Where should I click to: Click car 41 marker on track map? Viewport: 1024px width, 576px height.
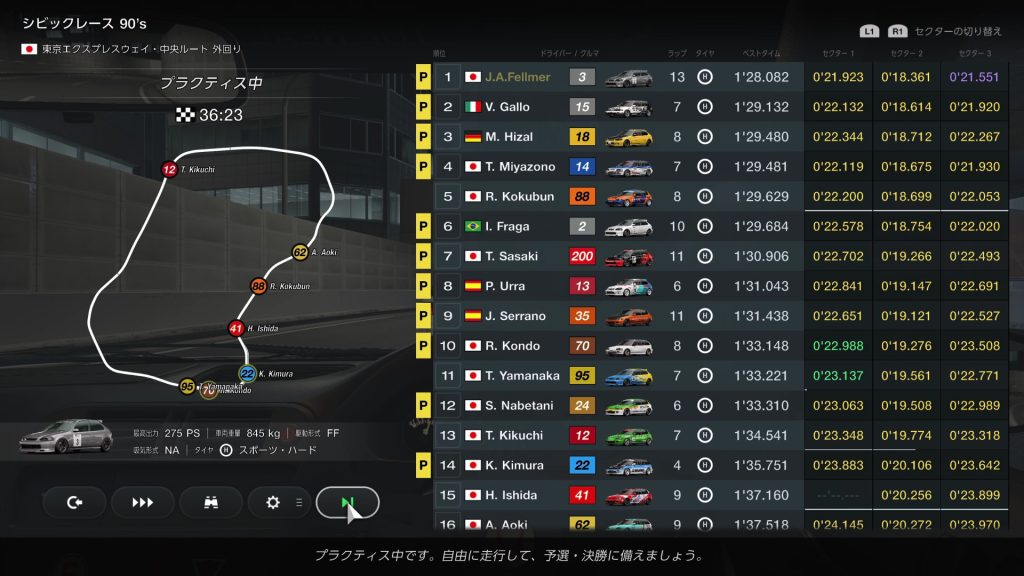[236, 327]
